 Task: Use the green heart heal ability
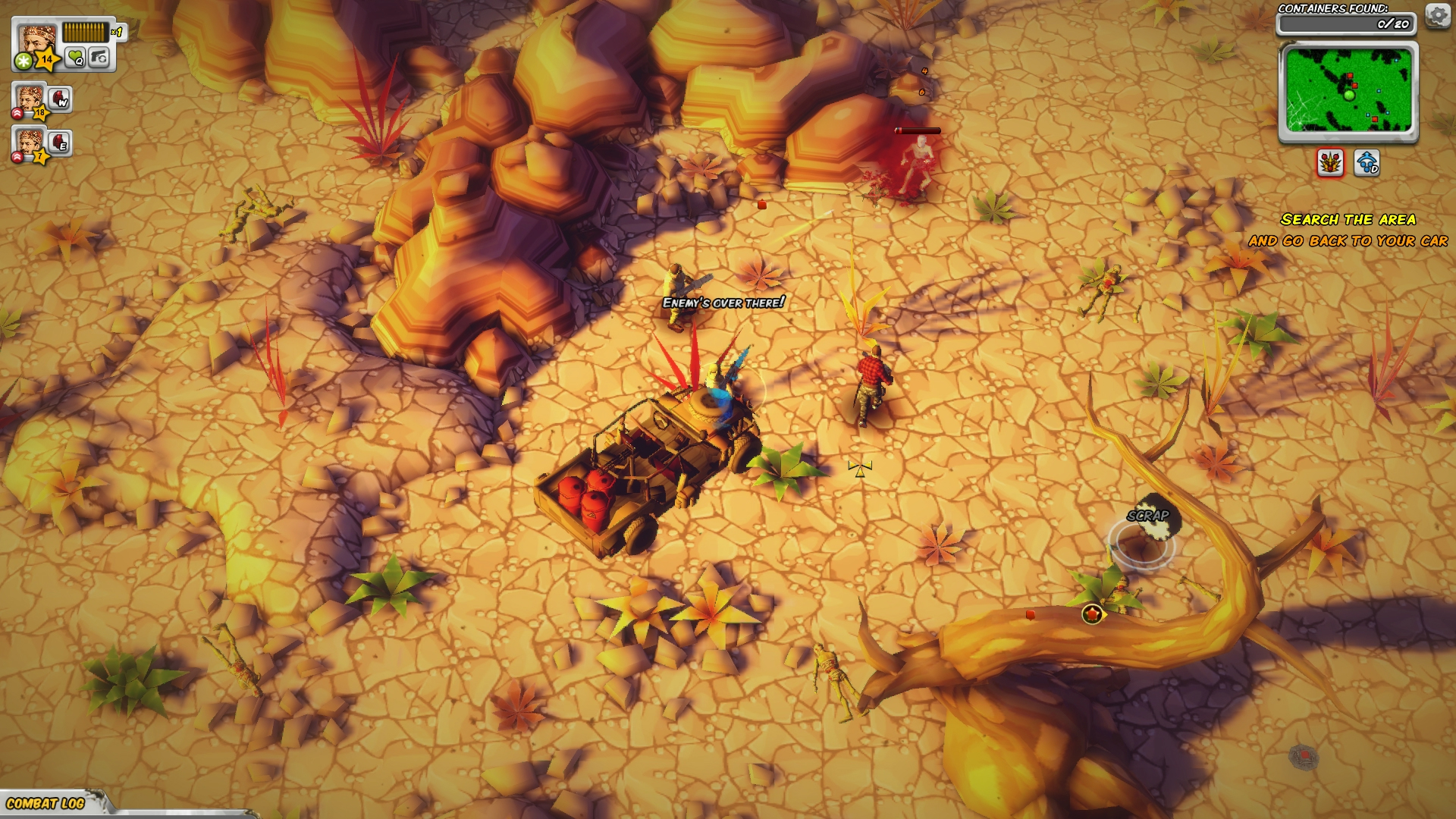tap(75, 57)
